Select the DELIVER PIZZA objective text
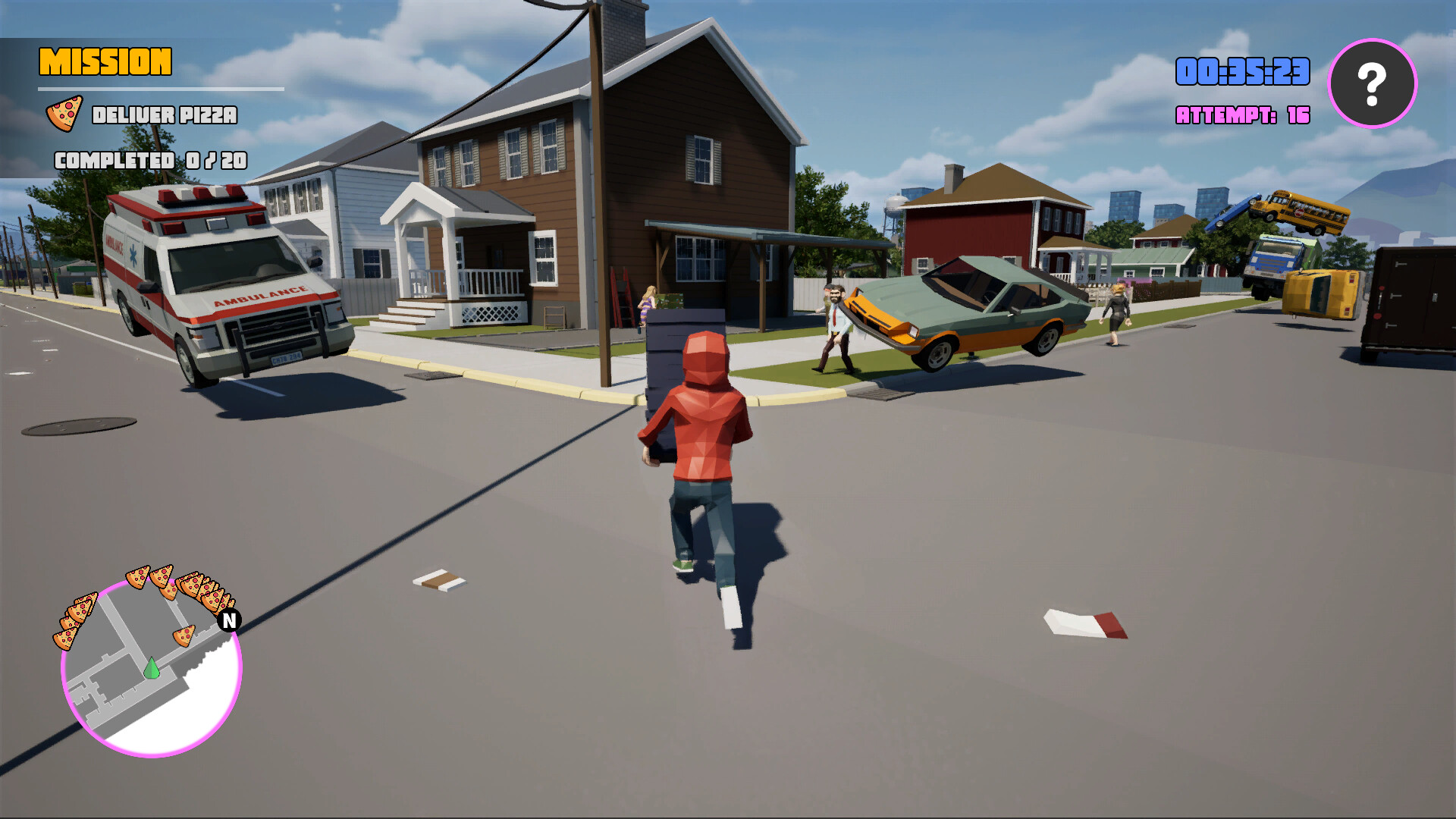Image resolution: width=1456 pixels, height=819 pixels. [164, 116]
